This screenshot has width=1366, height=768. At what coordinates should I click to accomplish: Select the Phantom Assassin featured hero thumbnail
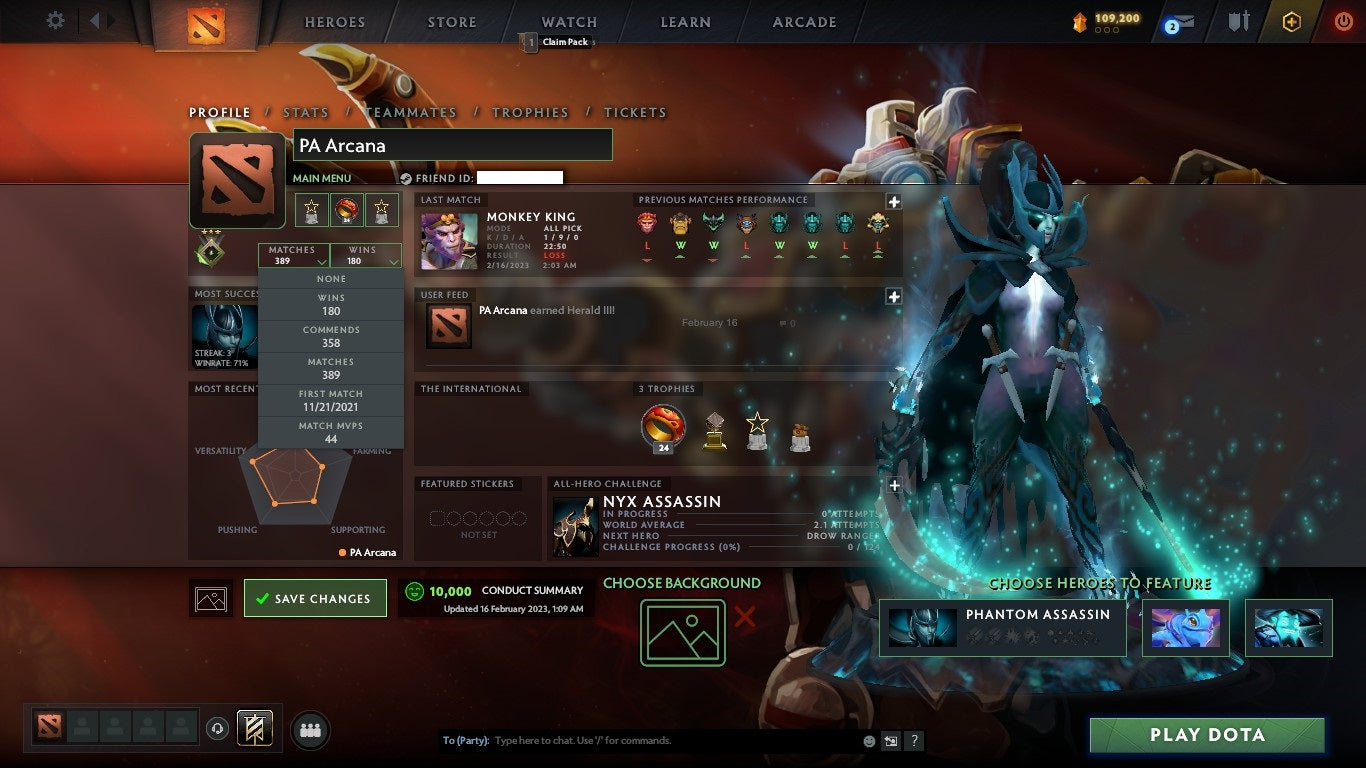(x=920, y=628)
